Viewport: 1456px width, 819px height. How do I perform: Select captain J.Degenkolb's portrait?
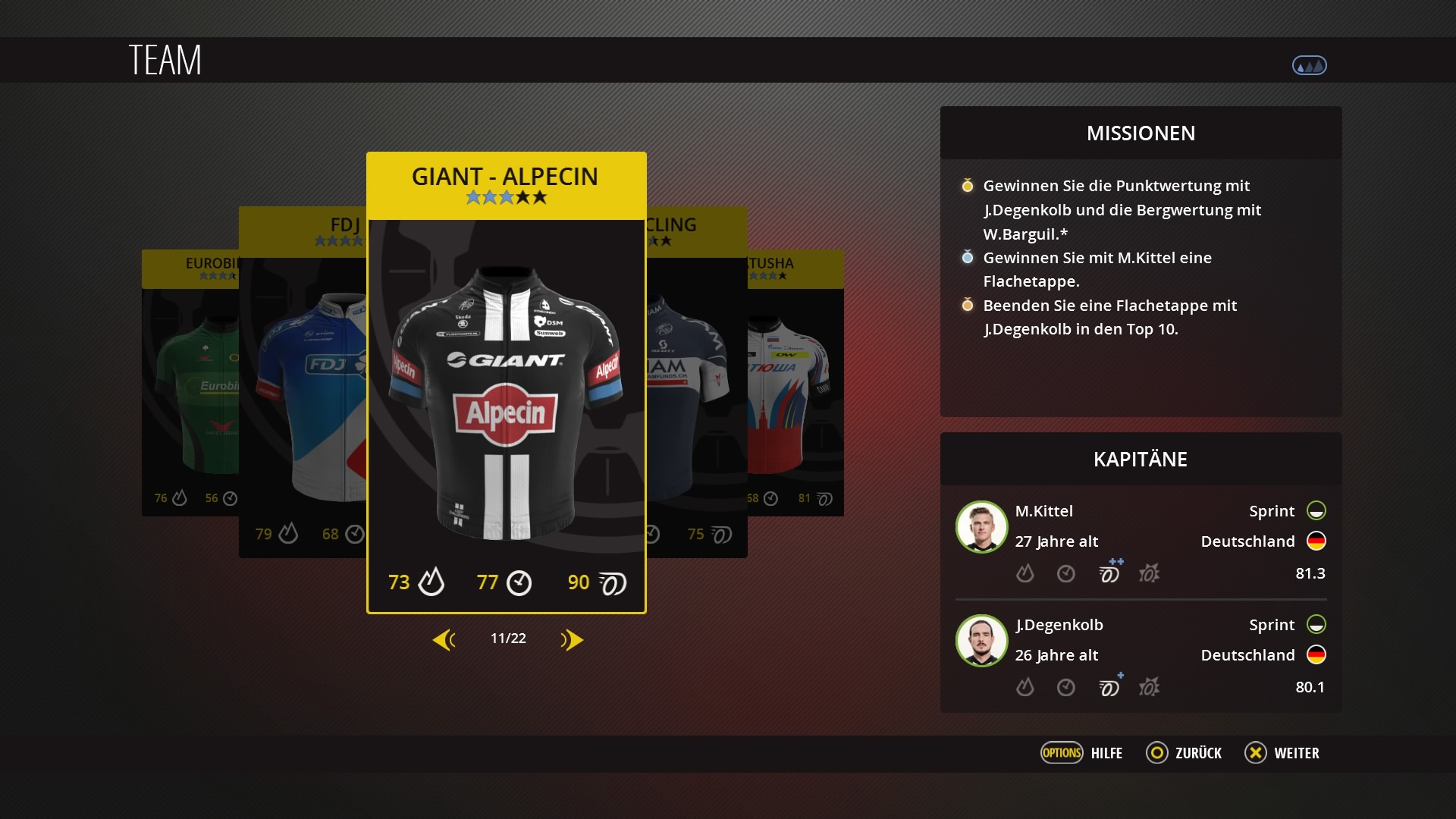[x=981, y=641]
